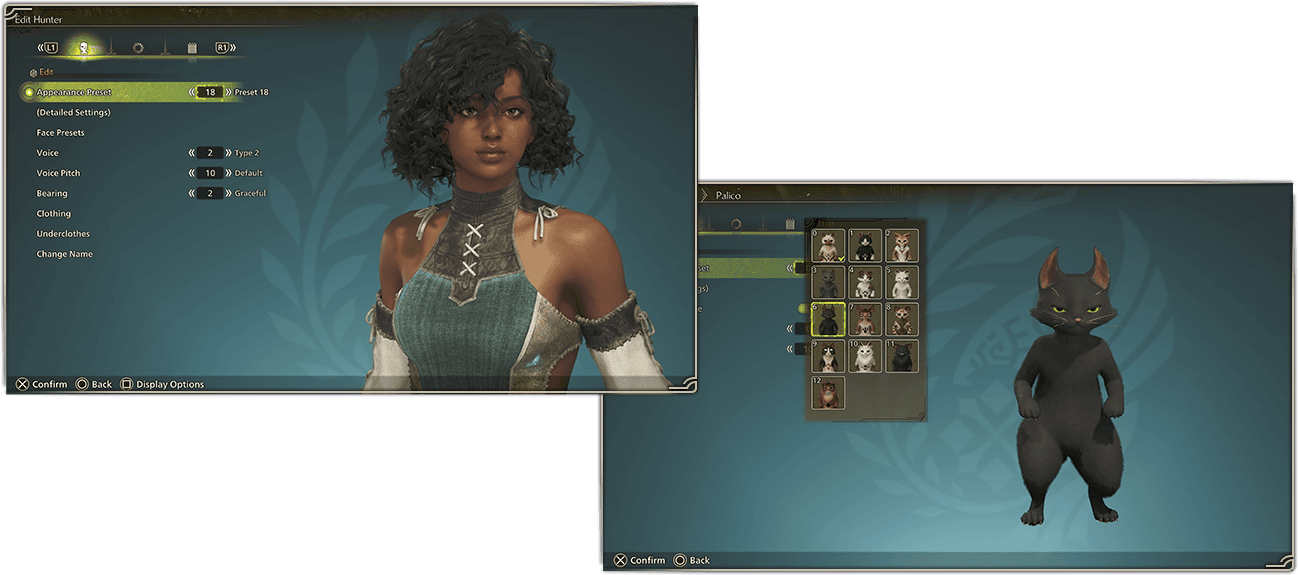Choose Palico preset 5, the white cat
The height and width of the screenshot is (575, 1298).
[902, 283]
